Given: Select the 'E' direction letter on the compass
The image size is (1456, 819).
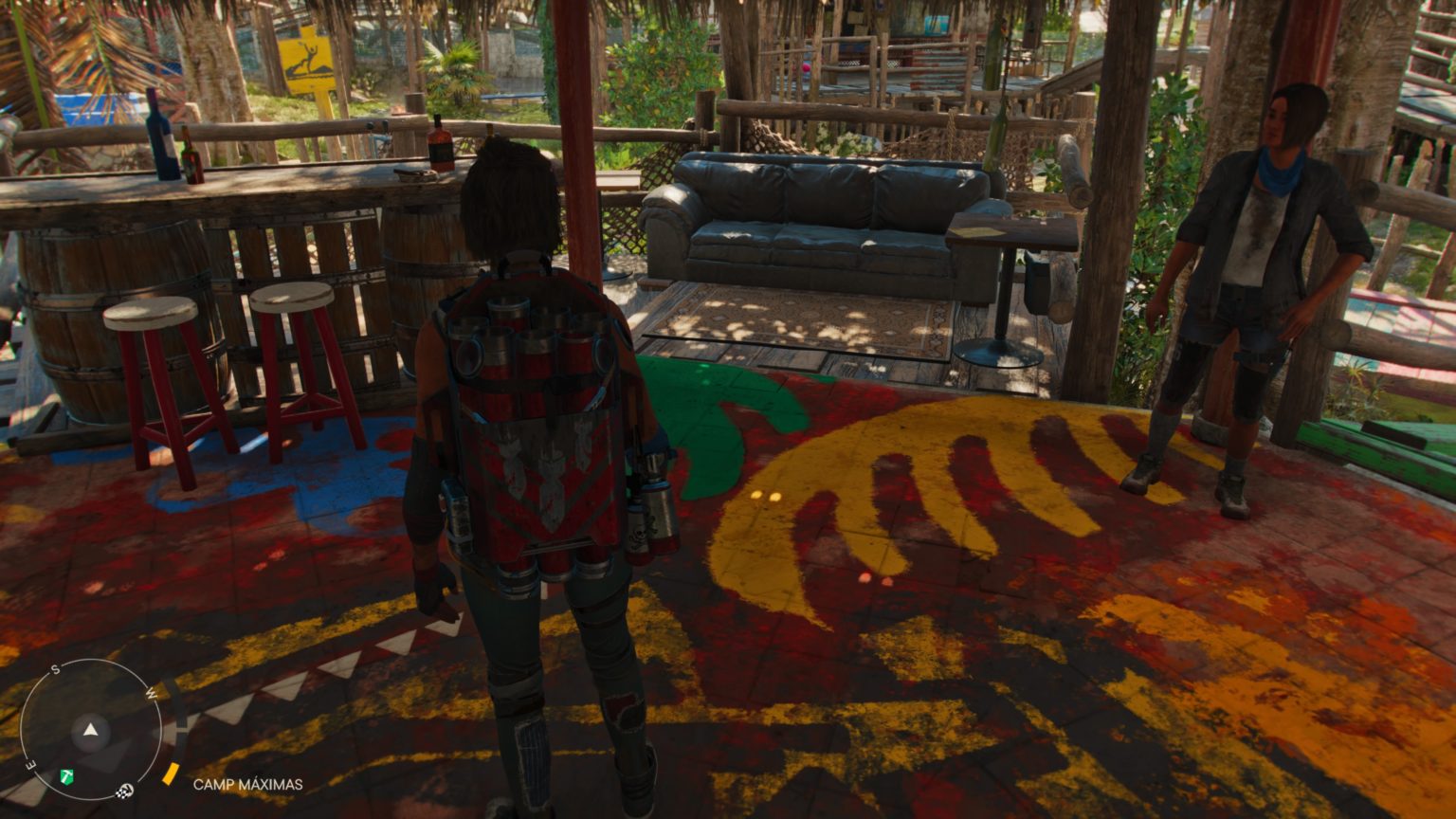Looking at the screenshot, I should (29, 765).
